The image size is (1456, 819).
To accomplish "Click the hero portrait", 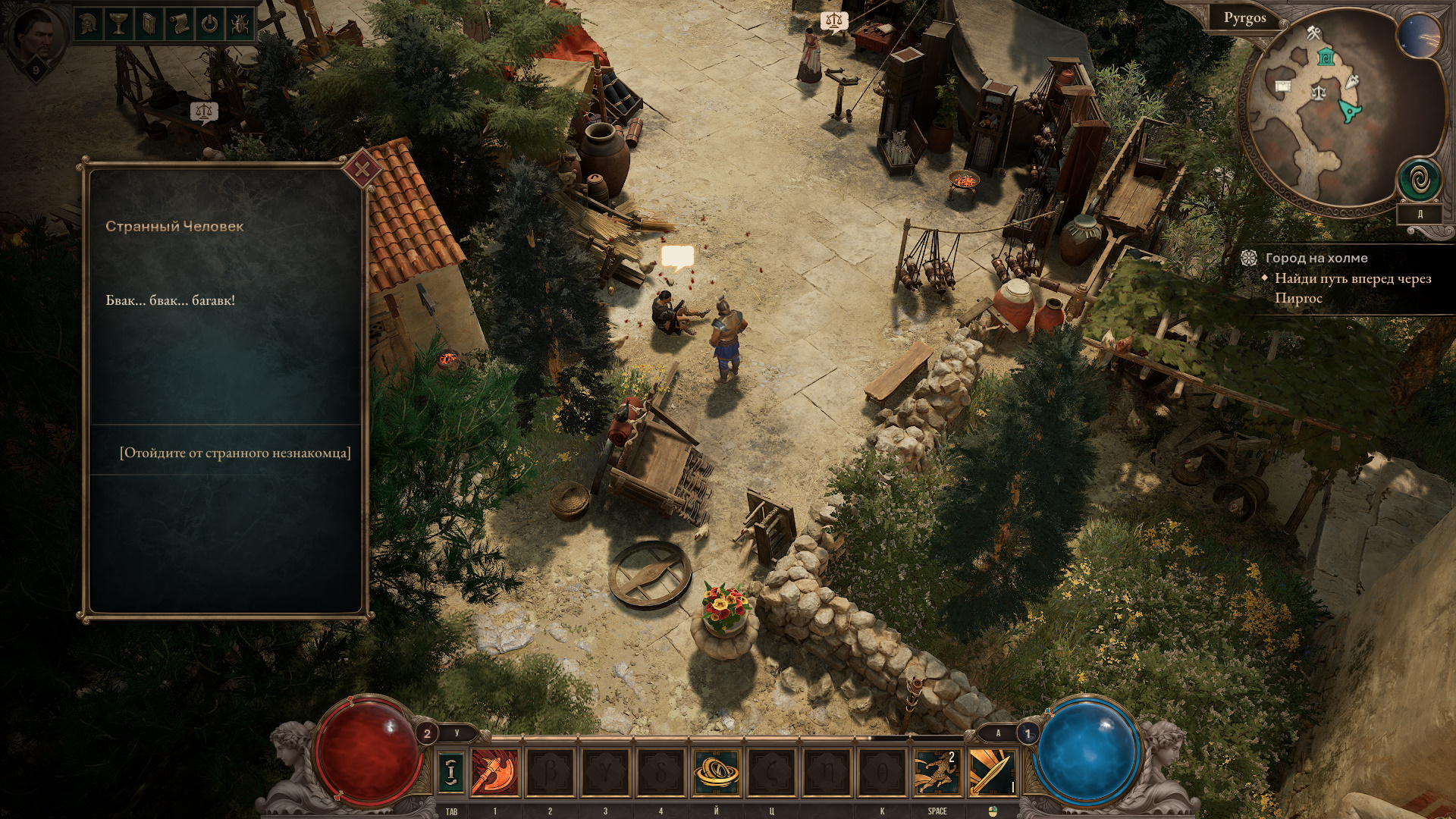I will pos(36,38).
